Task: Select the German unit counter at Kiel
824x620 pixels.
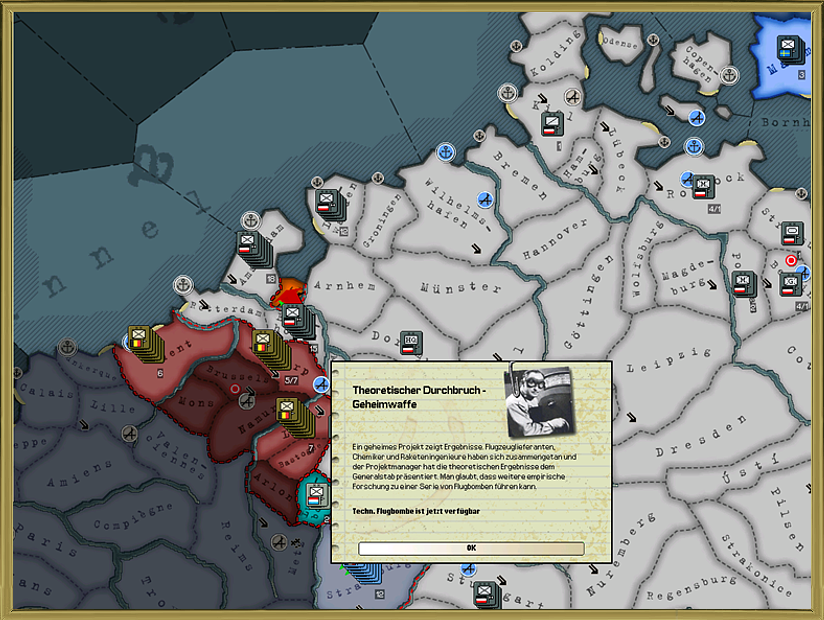Action: pyautogui.click(x=550, y=125)
